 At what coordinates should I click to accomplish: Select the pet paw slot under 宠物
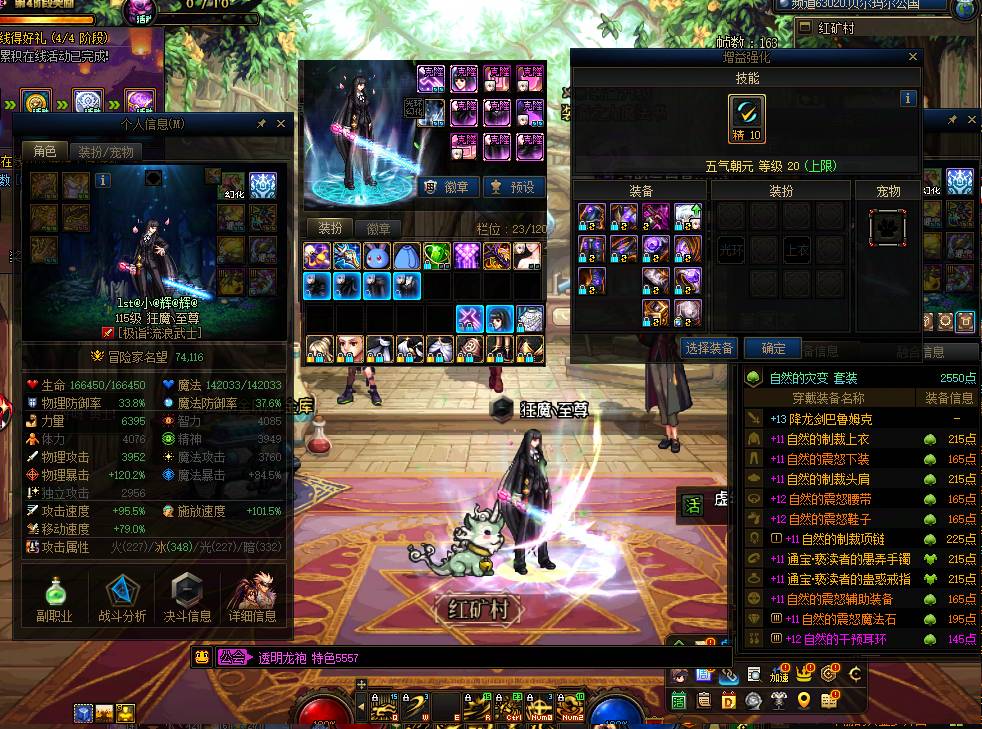coord(887,227)
